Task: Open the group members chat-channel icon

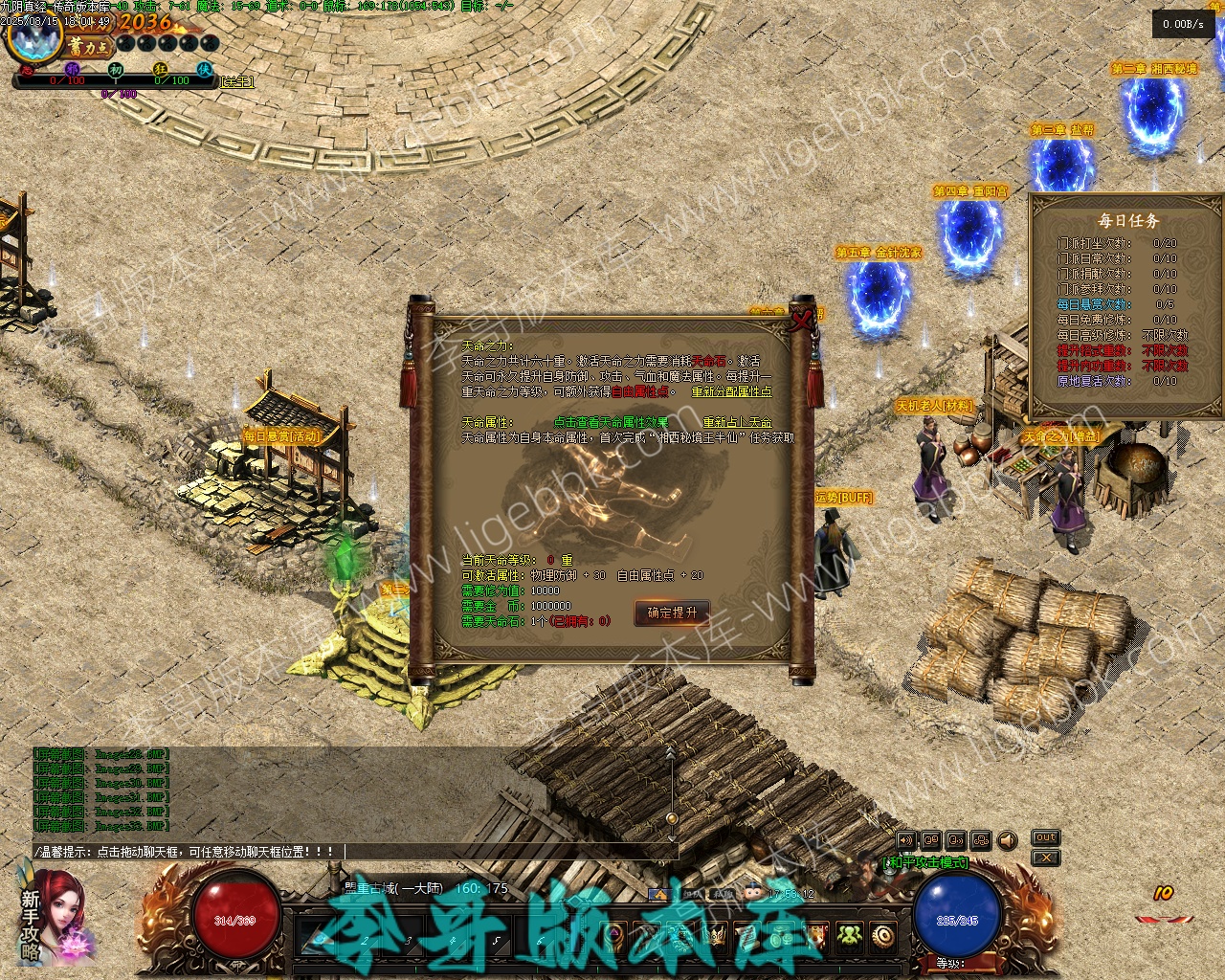Action: pos(980,840)
